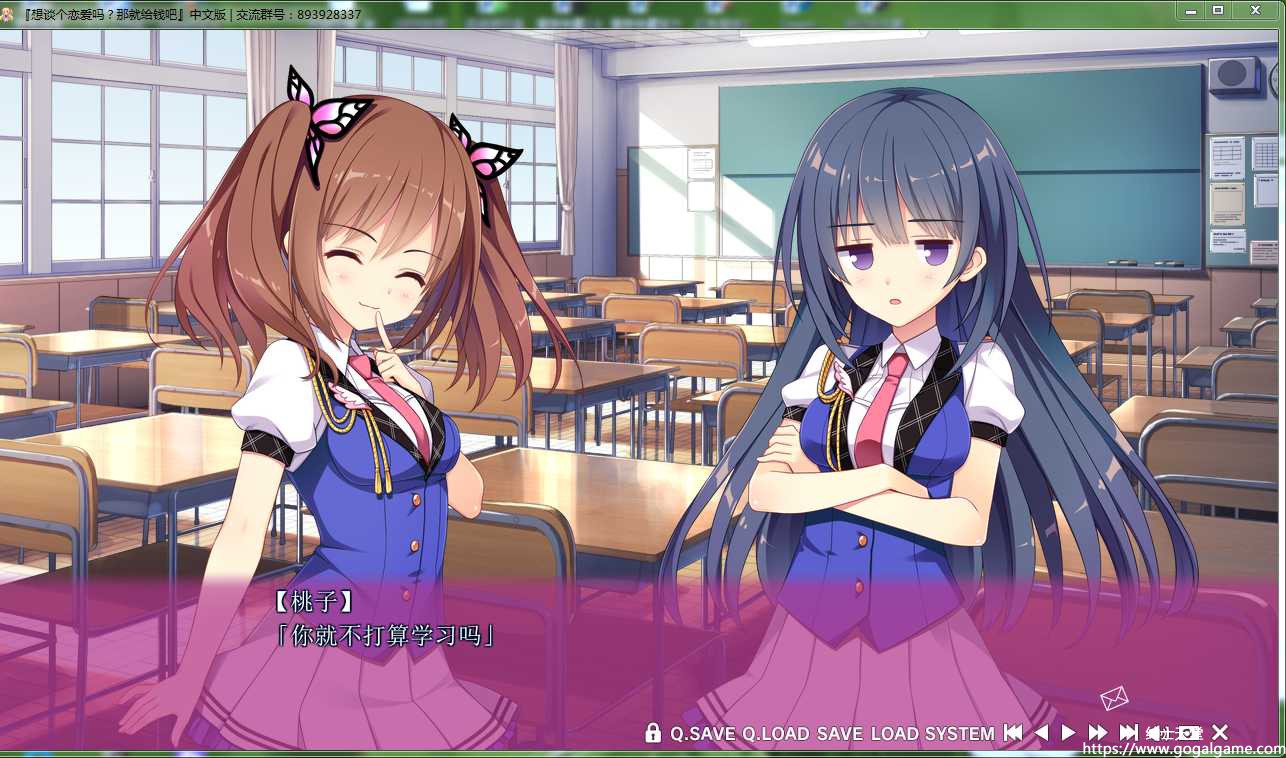The image size is (1286, 758).
Task: Go back one line with left arrow
Action: click(x=1041, y=733)
